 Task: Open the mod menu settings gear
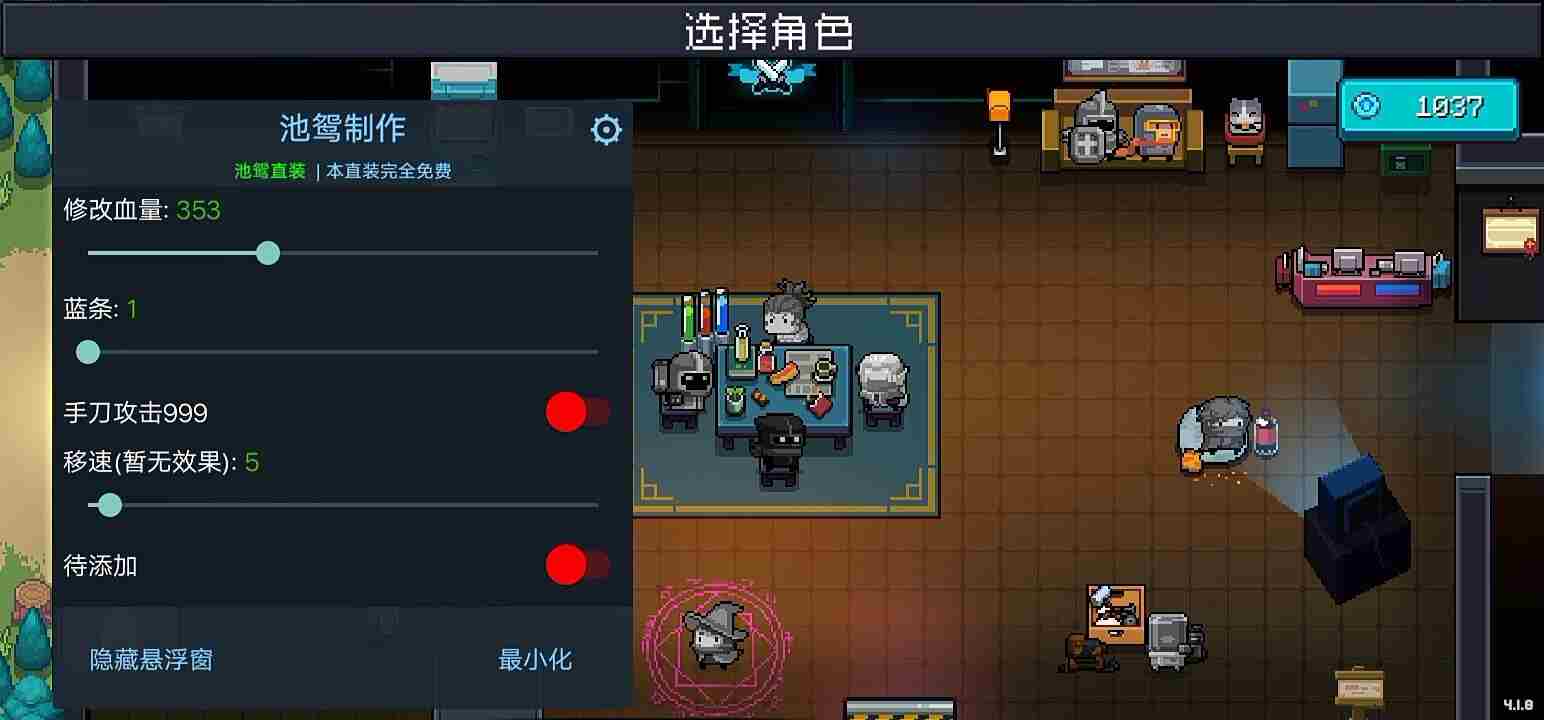[606, 128]
